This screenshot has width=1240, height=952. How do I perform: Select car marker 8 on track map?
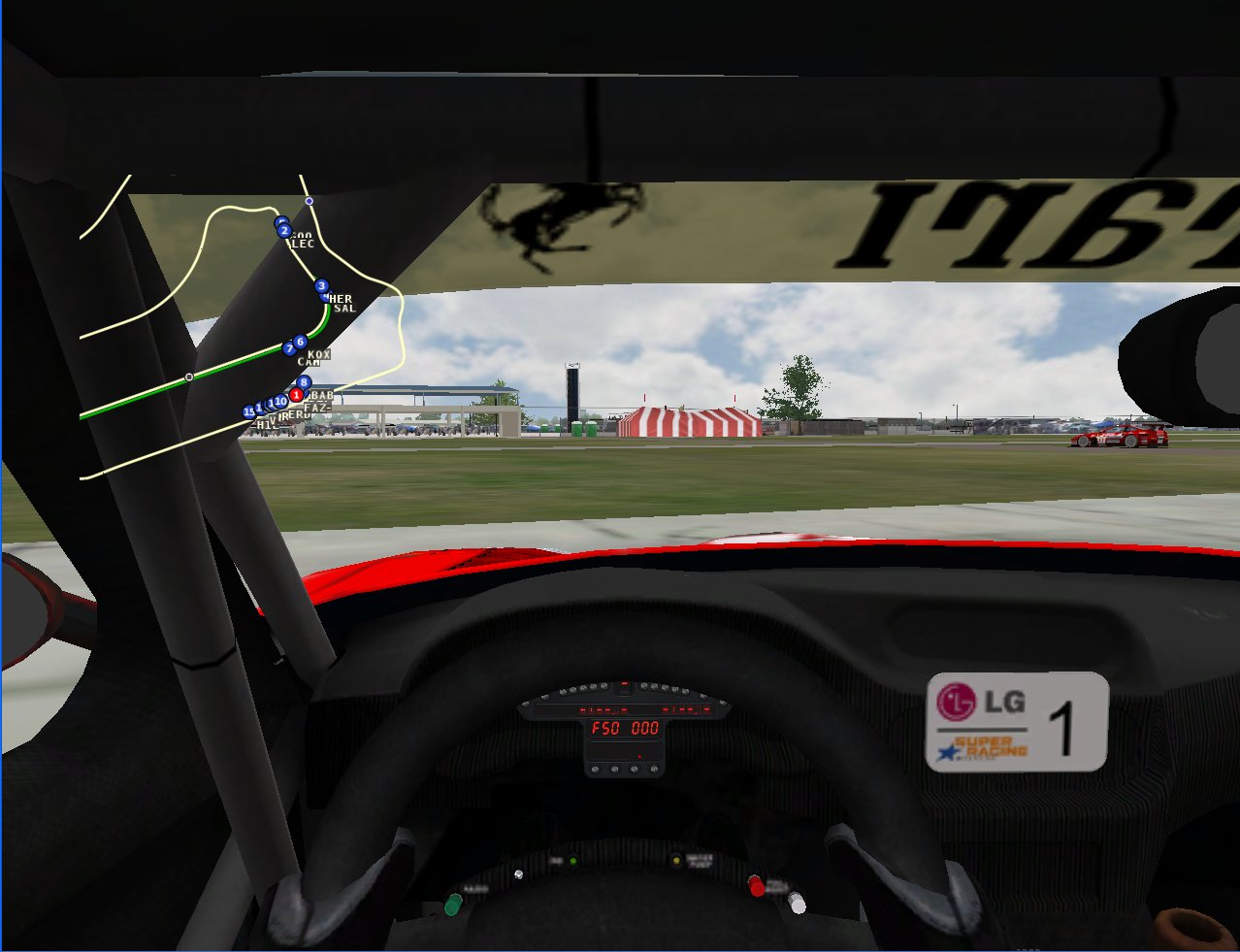[305, 382]
